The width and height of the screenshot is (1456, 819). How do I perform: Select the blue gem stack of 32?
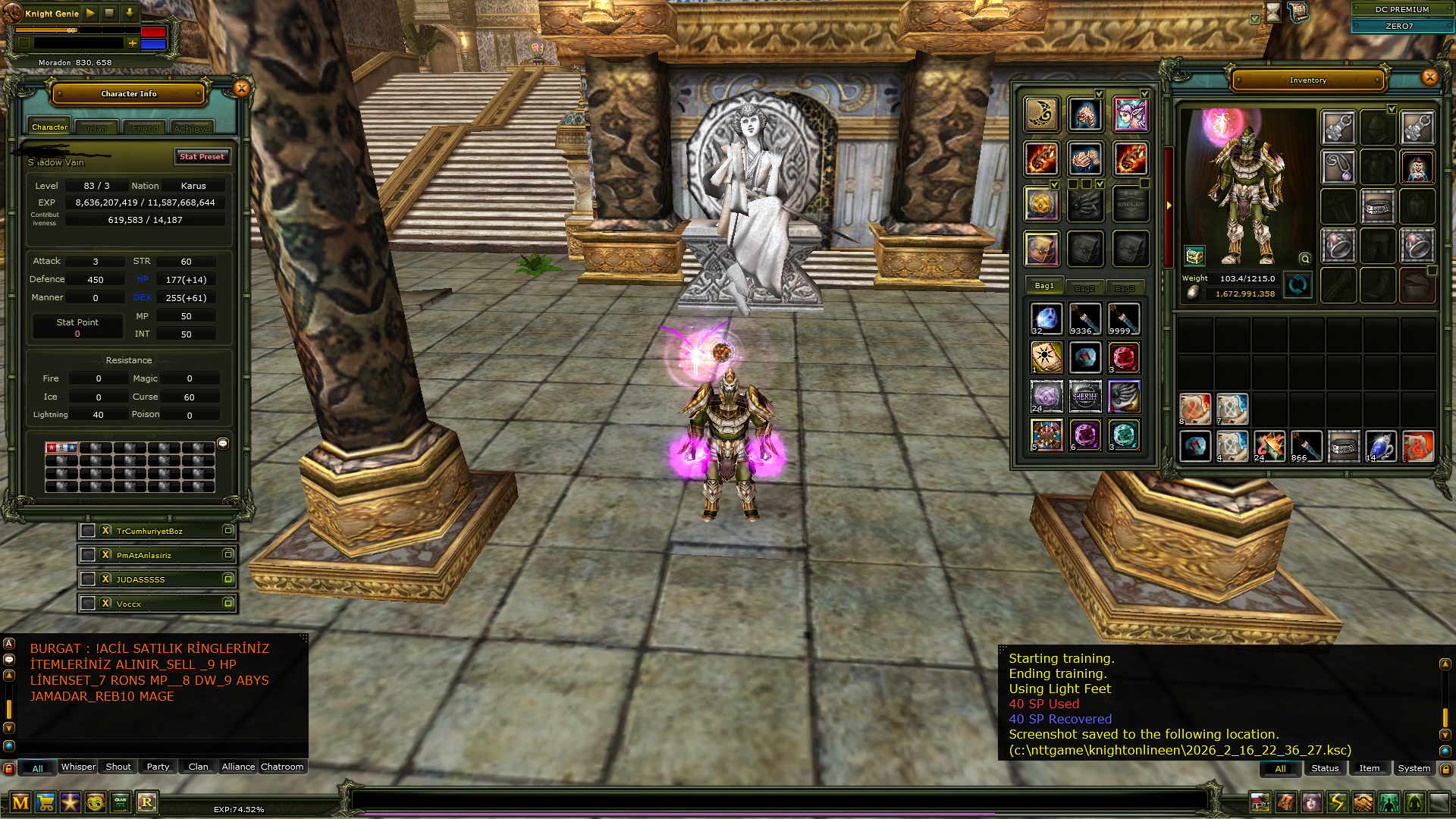click(1046, 318)
